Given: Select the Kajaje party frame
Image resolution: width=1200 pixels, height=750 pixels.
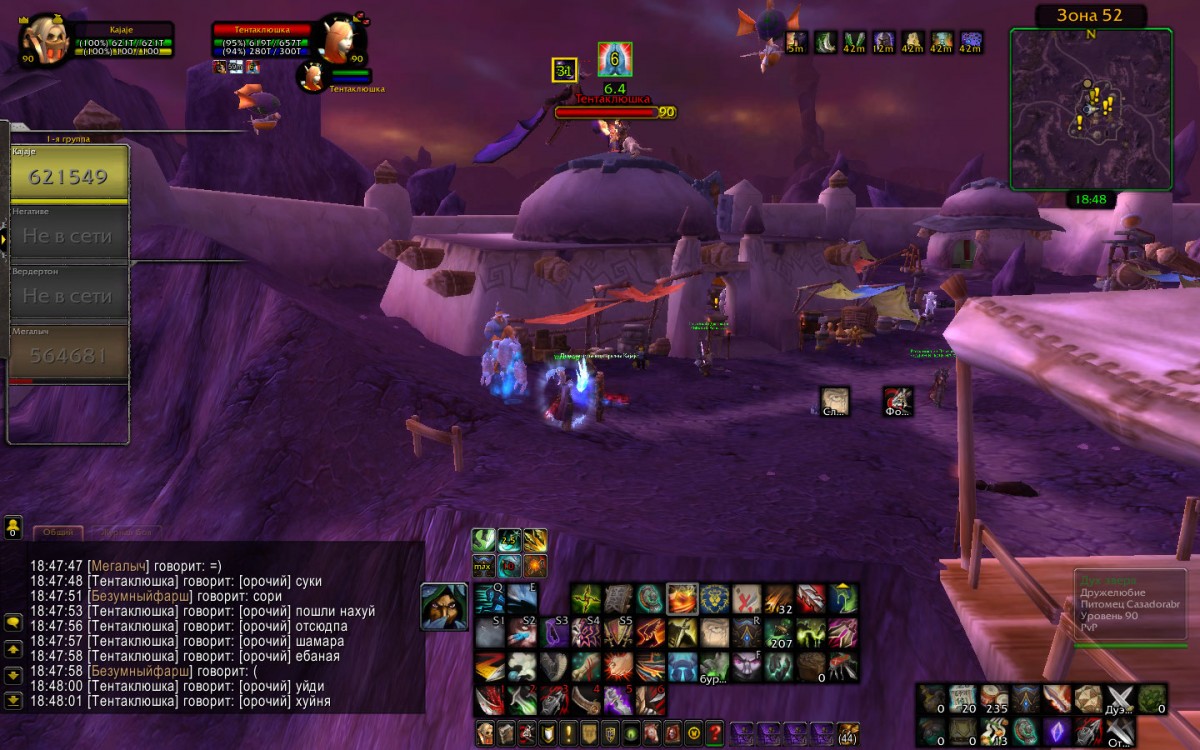Looking at the screenshot, I should coord(68,173).
